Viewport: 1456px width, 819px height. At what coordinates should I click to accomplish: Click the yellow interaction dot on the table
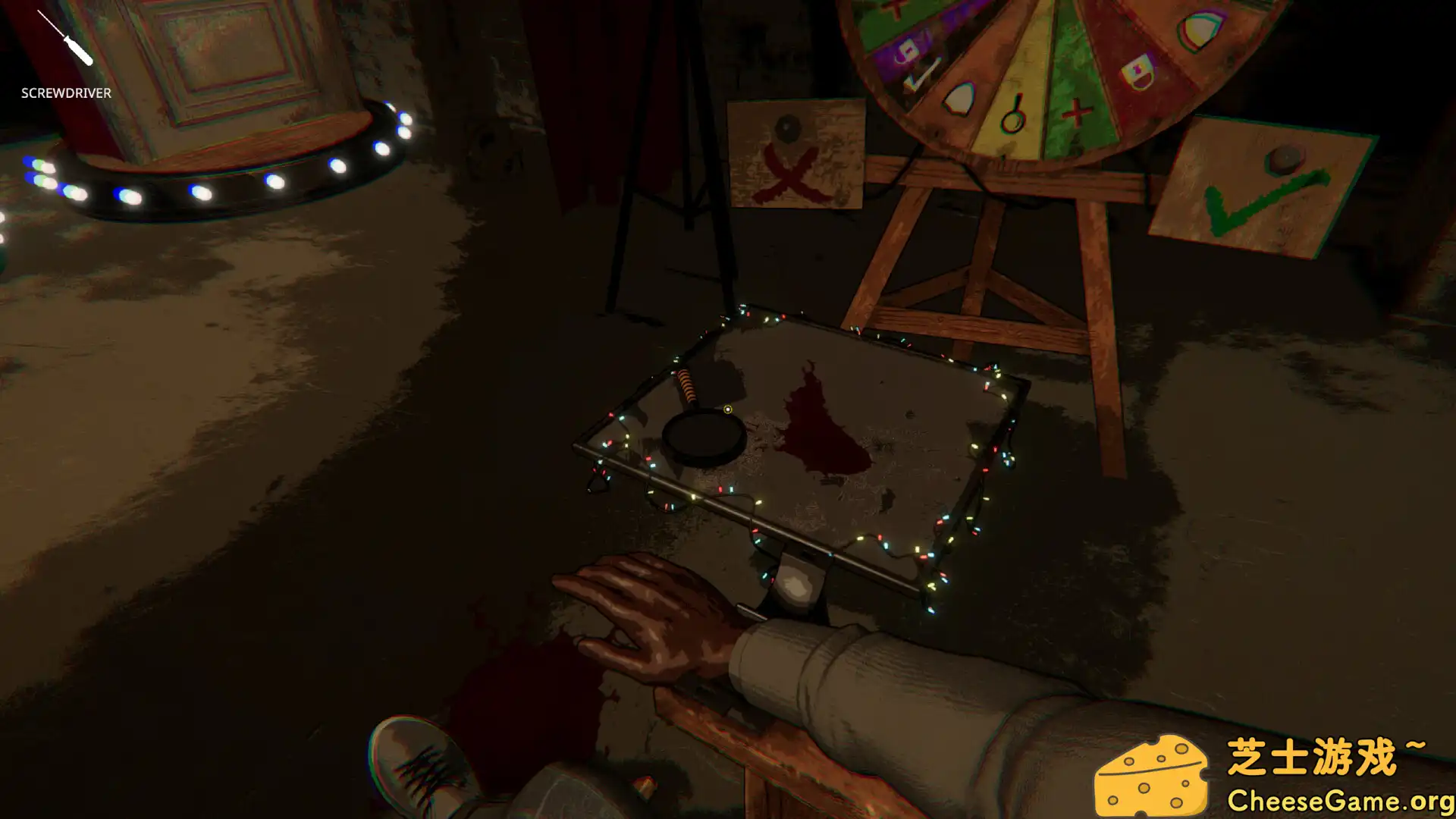pos(726,409)
